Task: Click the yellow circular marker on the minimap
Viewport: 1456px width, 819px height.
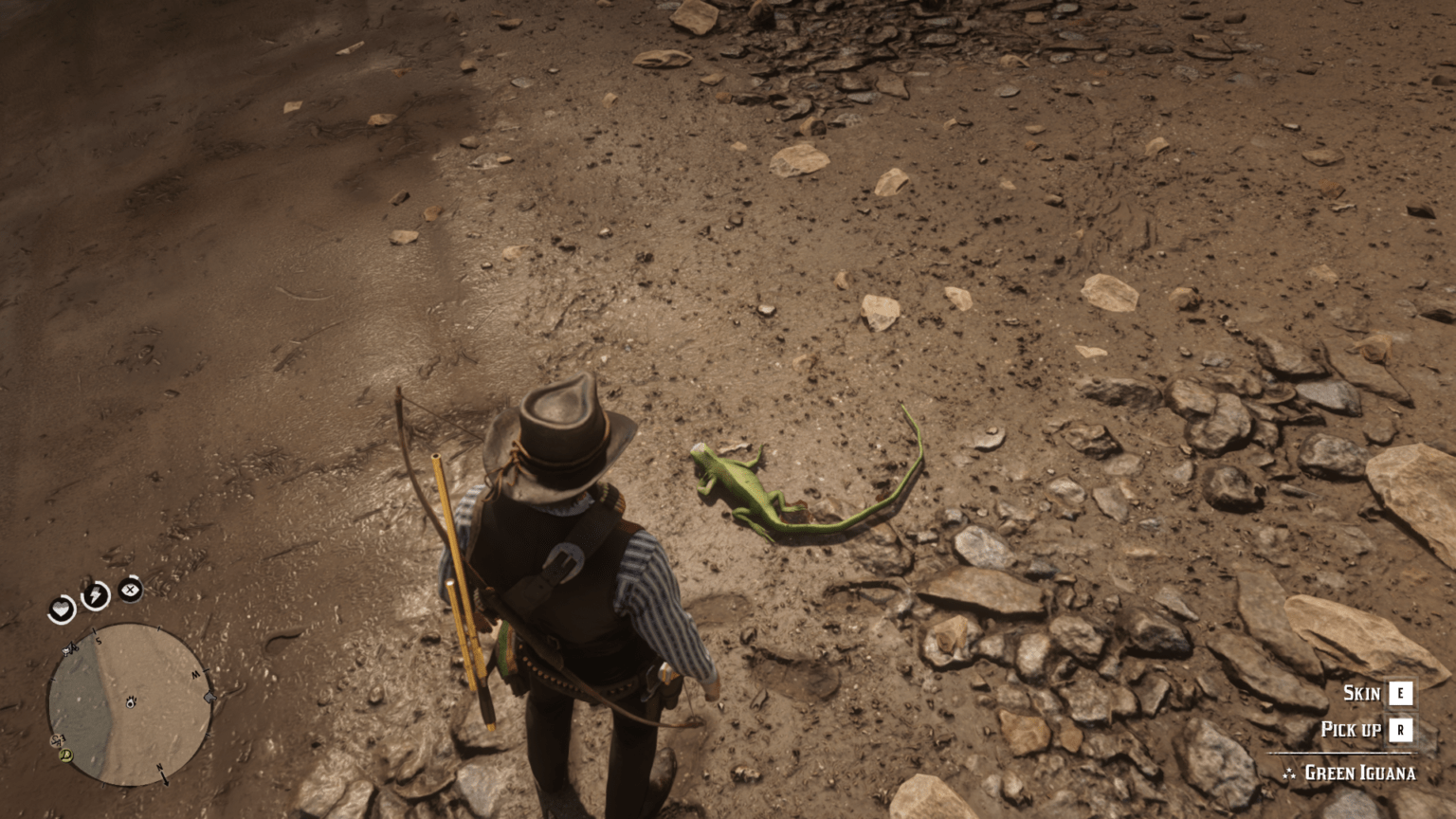Action: [64, 755]
